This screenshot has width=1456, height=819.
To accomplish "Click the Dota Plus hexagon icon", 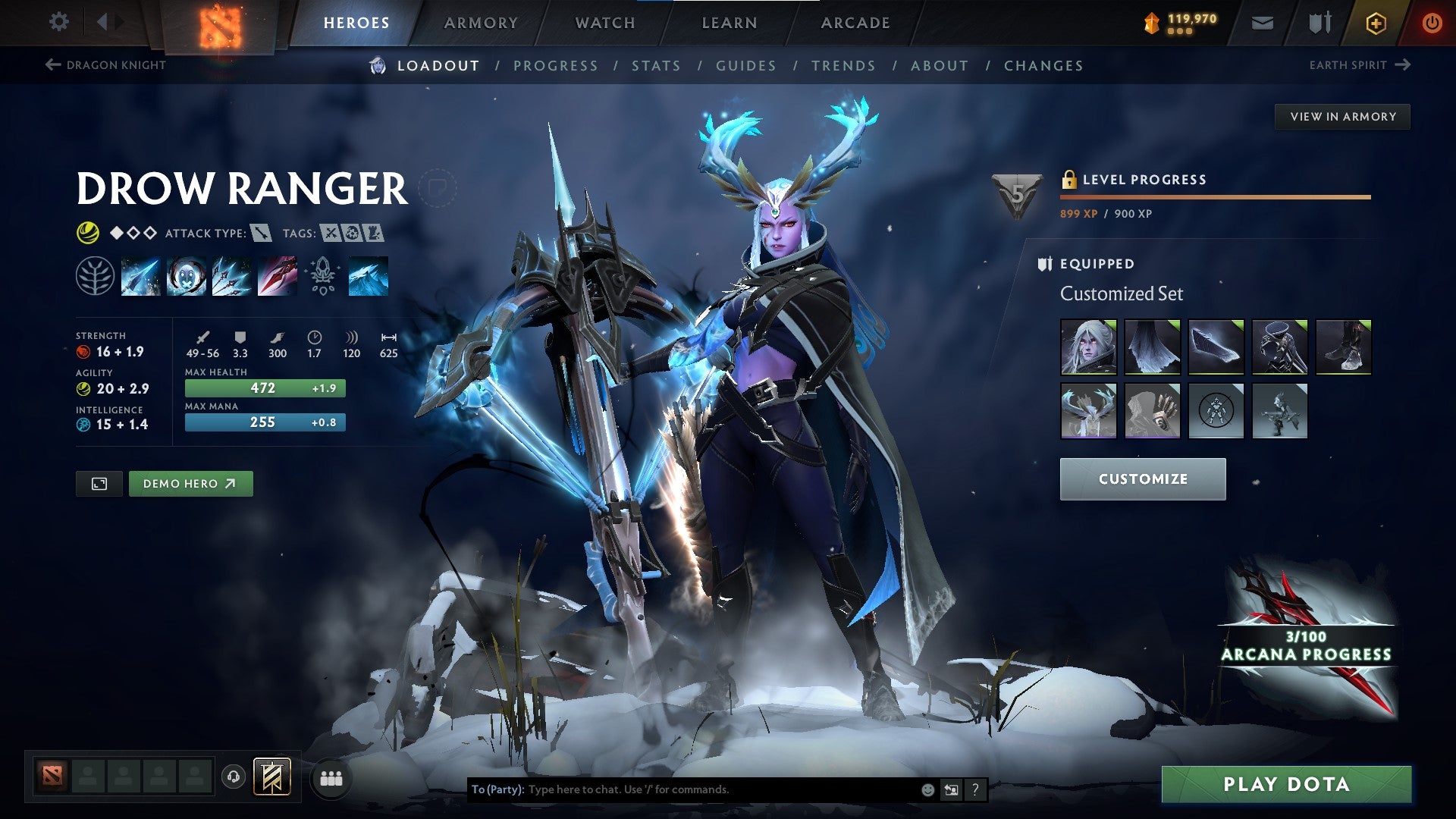I will point(1376,22).
